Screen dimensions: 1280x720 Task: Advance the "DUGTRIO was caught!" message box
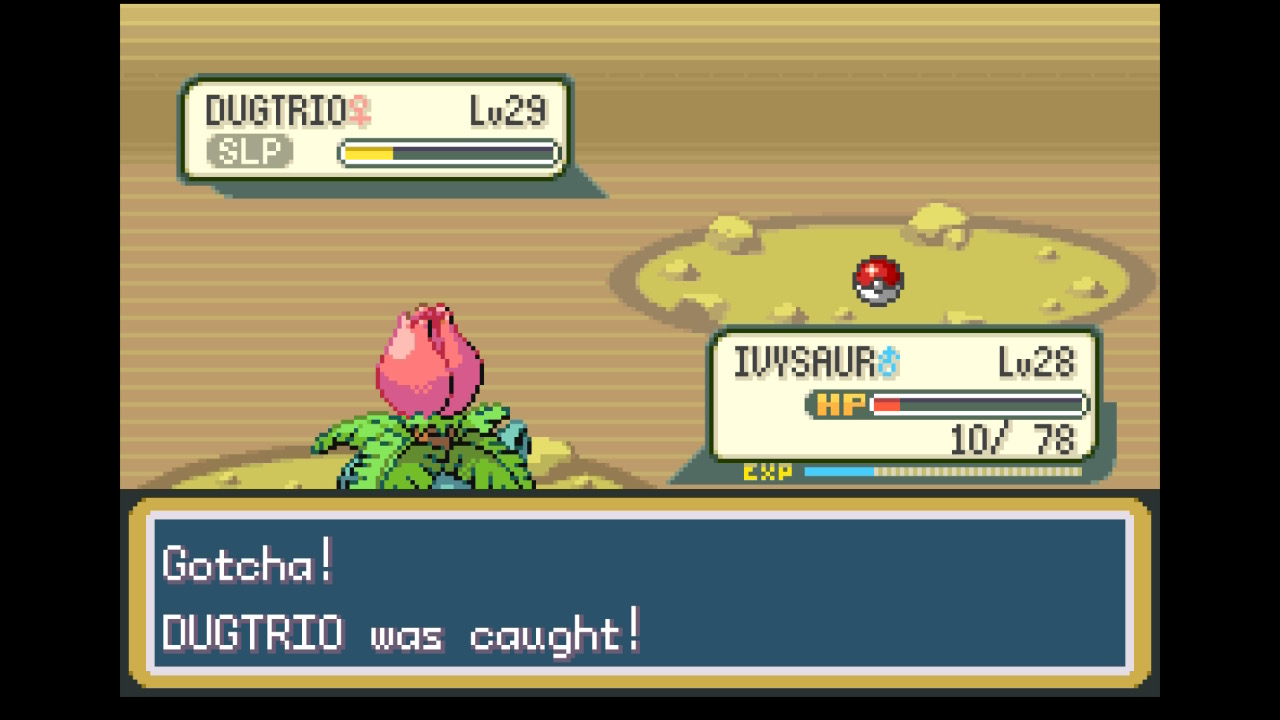click(x=640, y=596)
